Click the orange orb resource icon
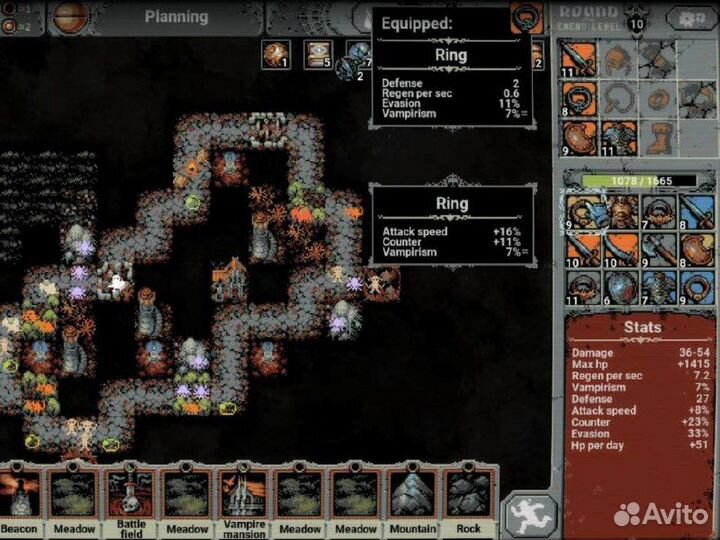This screenshot has width=720, height=540. [275, 56]
